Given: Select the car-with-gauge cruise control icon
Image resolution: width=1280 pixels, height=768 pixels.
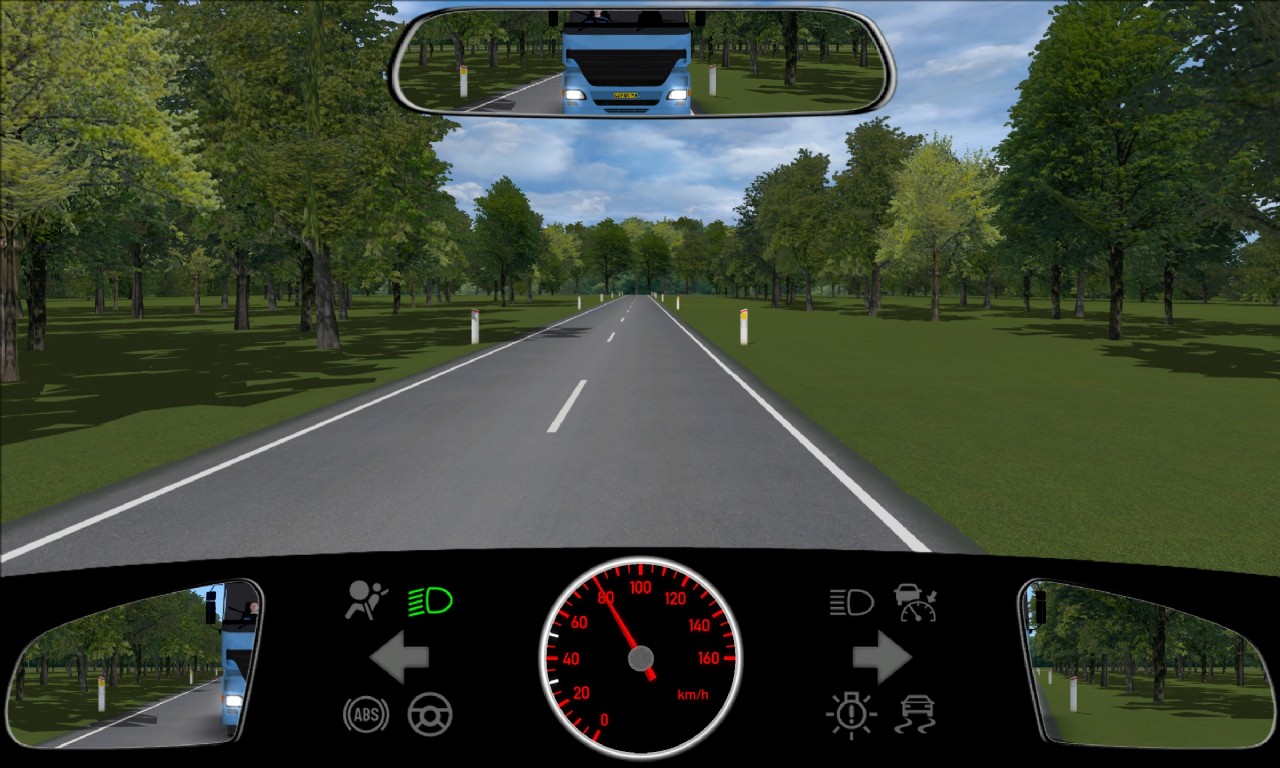Looking at the screenshot, I should tap(915, 602).
